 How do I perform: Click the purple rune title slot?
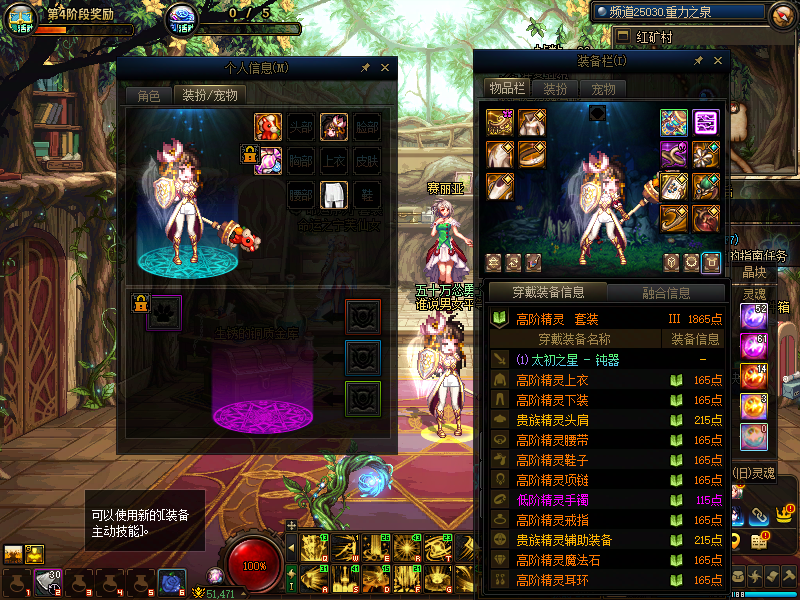pyautogui.click(x=706, y=122)
